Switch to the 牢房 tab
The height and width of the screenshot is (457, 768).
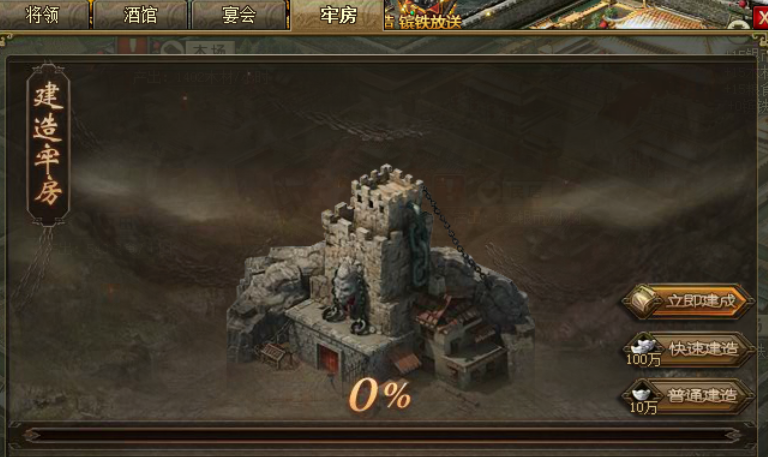tap(337, 15)
